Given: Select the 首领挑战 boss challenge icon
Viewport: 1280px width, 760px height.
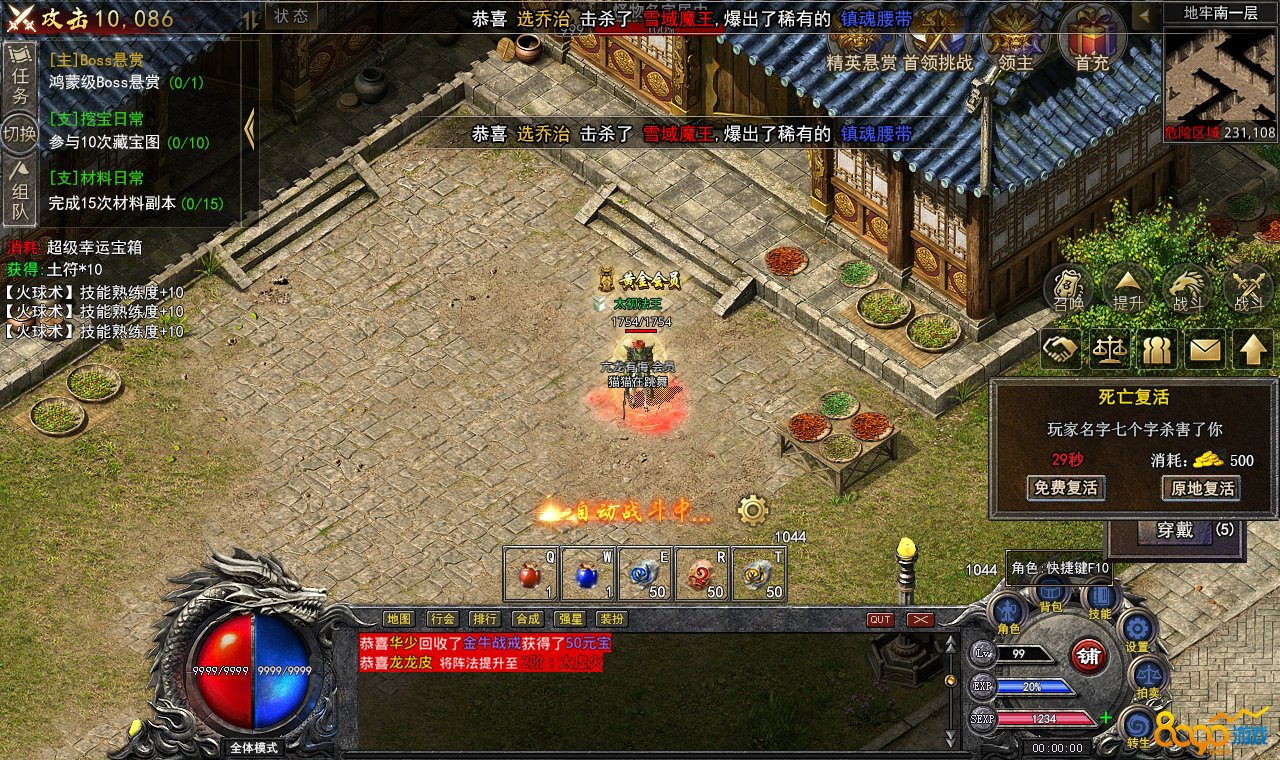Looking at the screenshot, I should [x=937, y=38].
